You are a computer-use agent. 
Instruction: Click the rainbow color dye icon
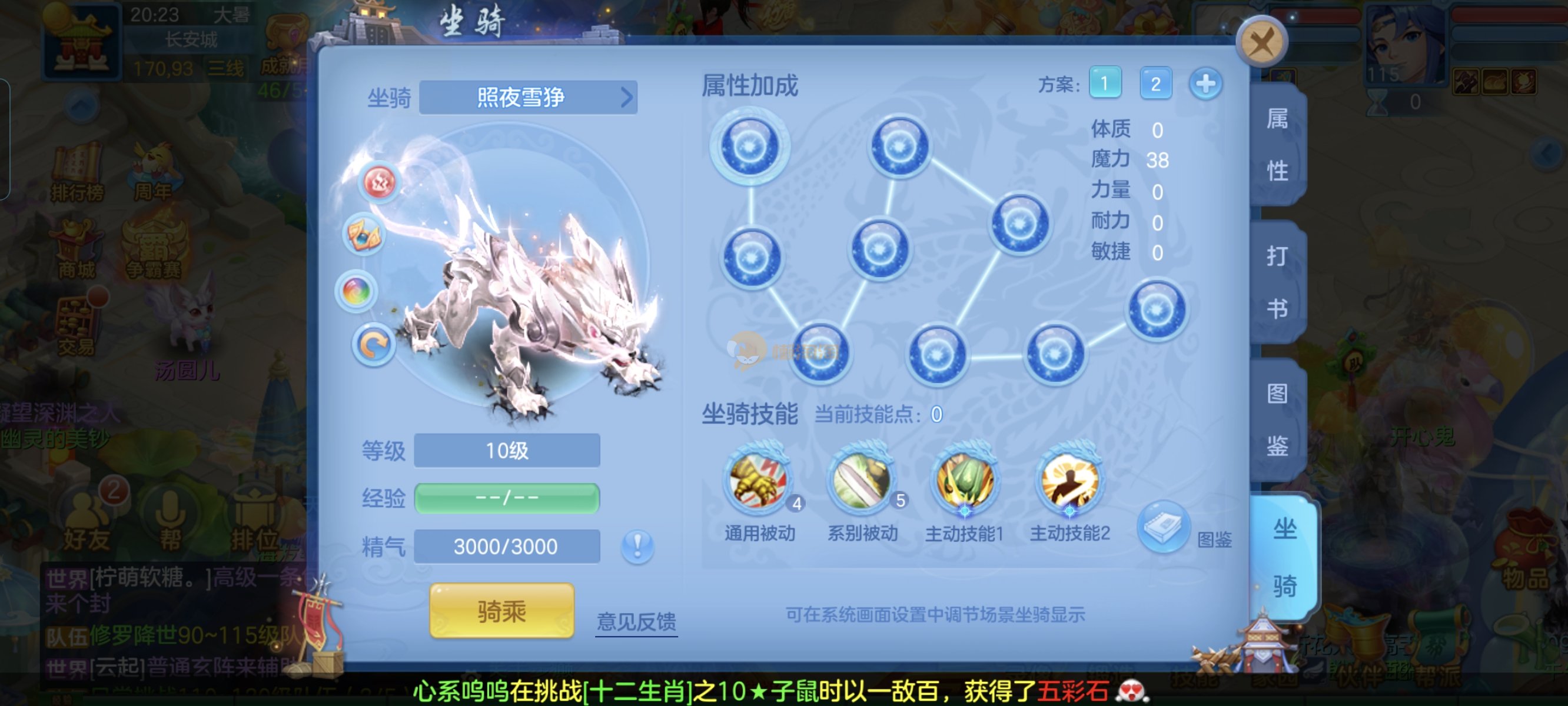pos(357,292)
